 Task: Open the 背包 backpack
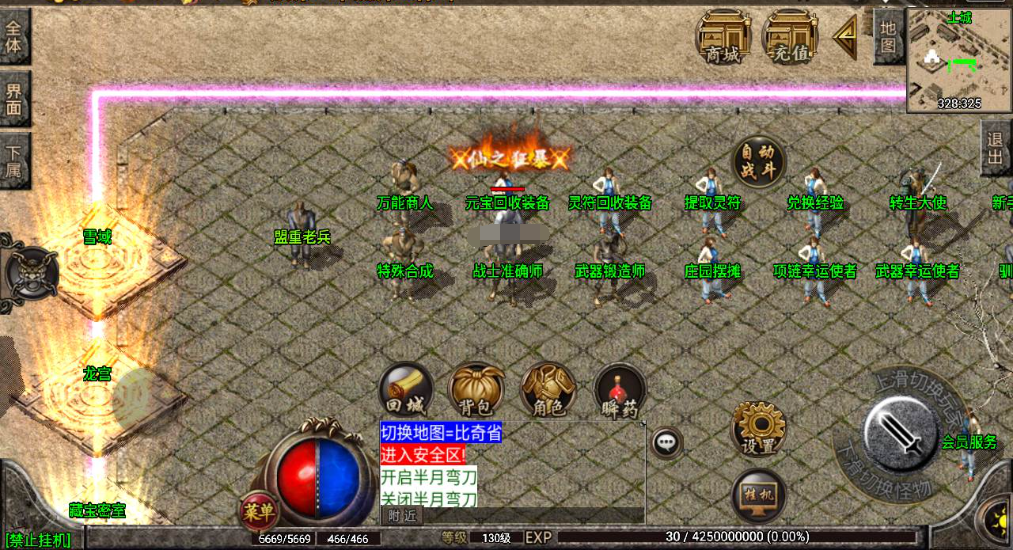tap(477, 390)
